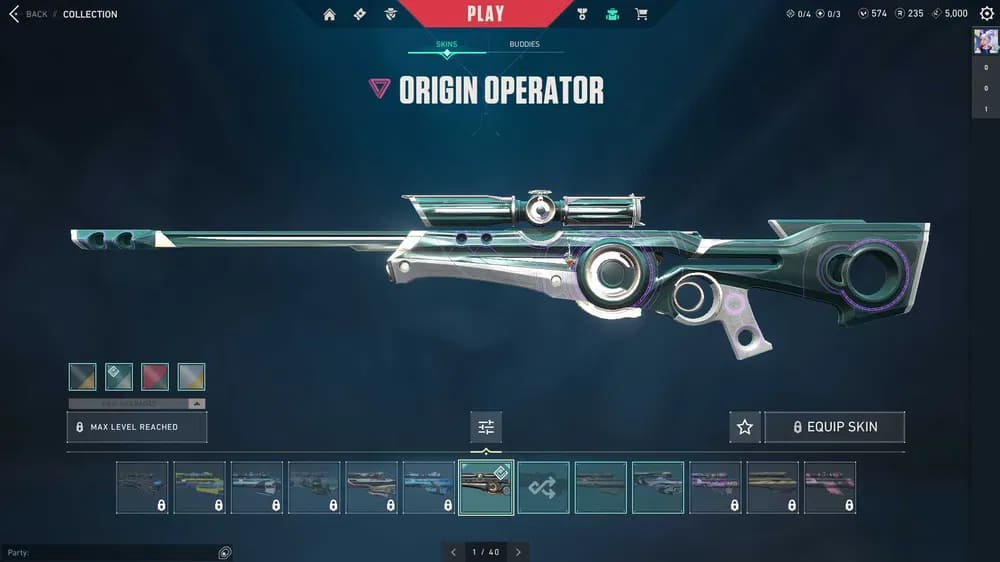The height and width of the screenshot is (562, 1000).
Task: Choose the white and silver variant swatch
Action: click(191, 376)
